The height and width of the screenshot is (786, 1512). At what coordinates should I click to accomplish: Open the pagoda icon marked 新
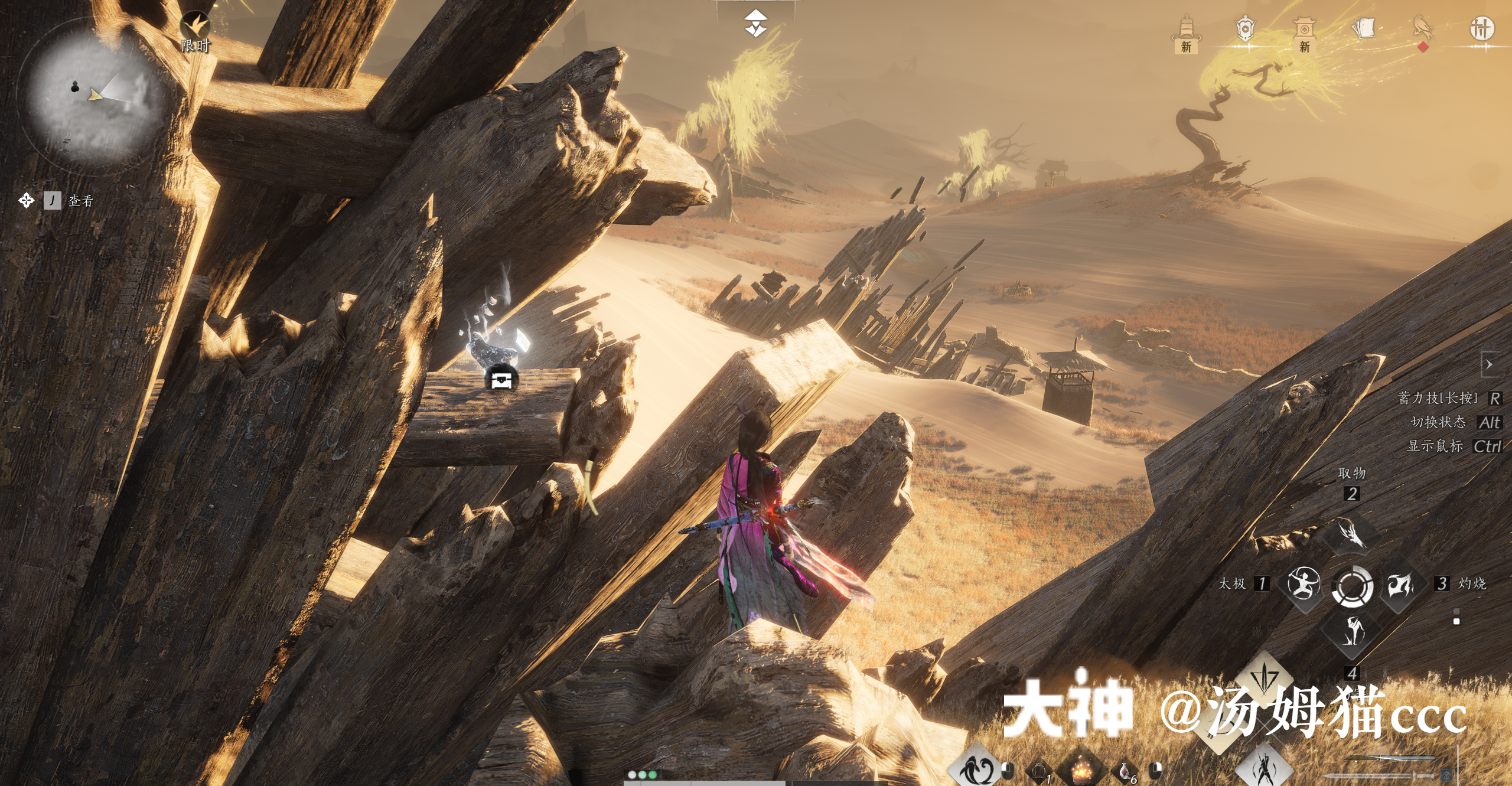pos(1187,32)
